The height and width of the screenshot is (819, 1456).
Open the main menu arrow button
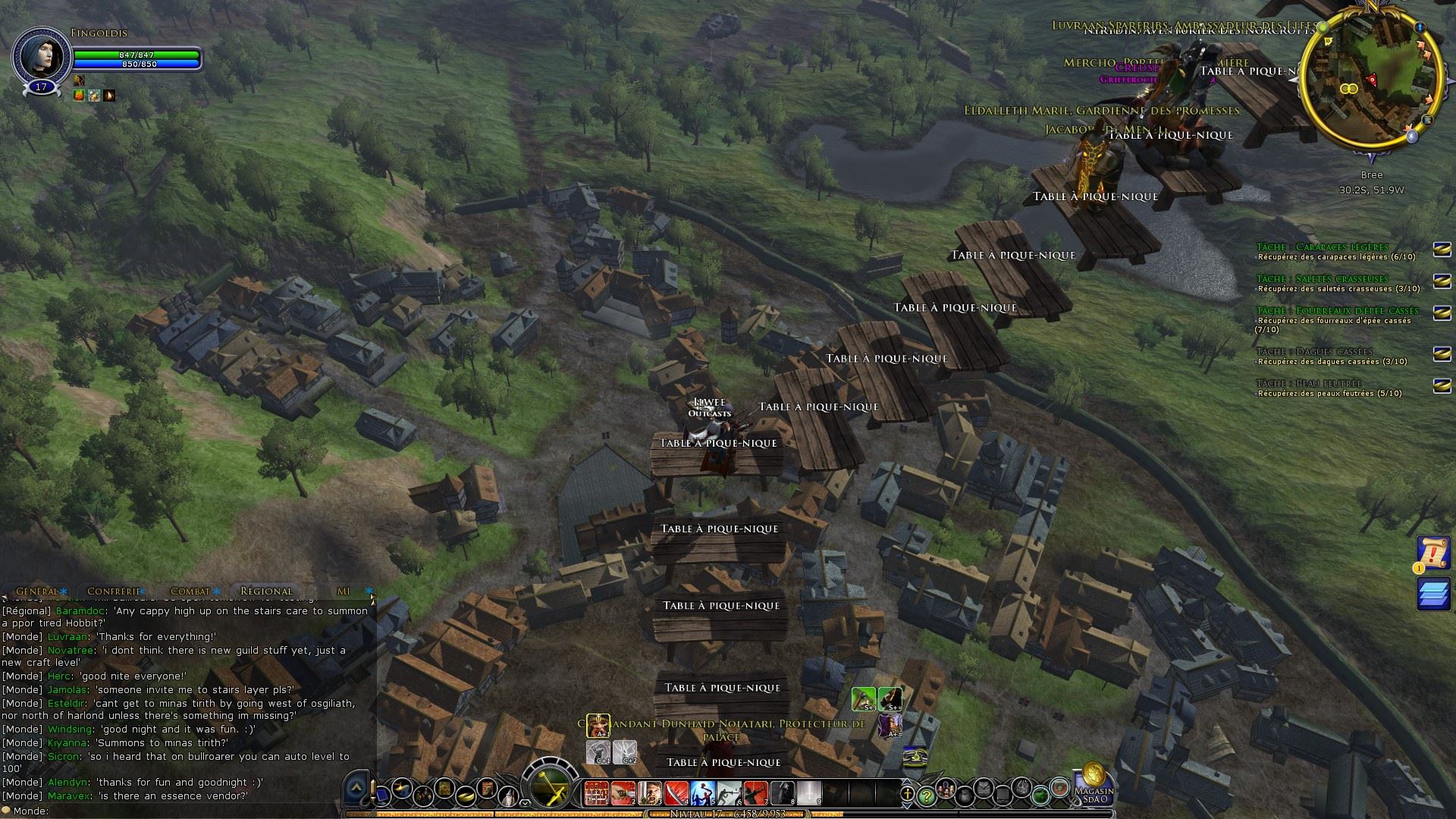(356, 791)
